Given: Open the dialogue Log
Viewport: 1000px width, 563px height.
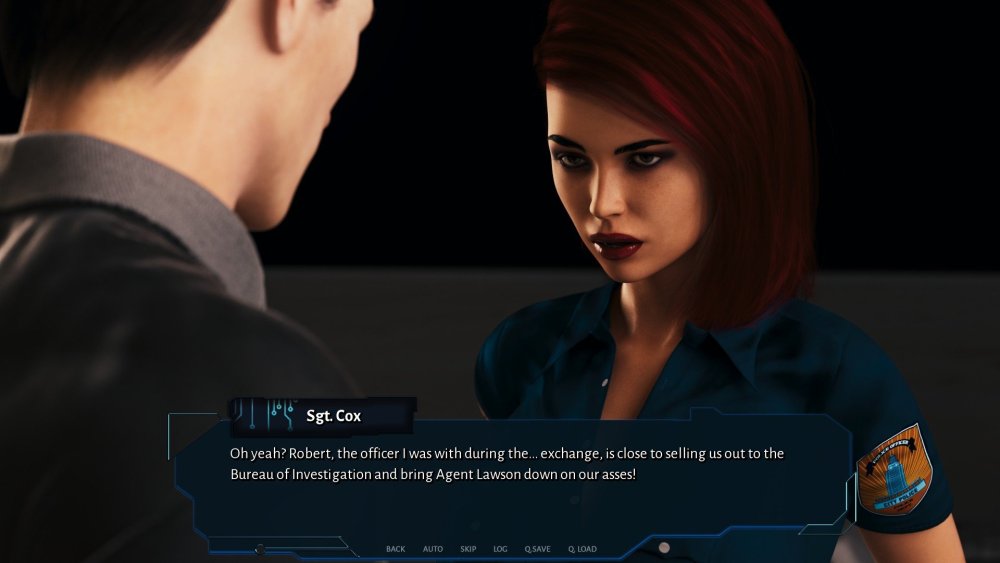Looking at the screenshot, I should point(500,549).
